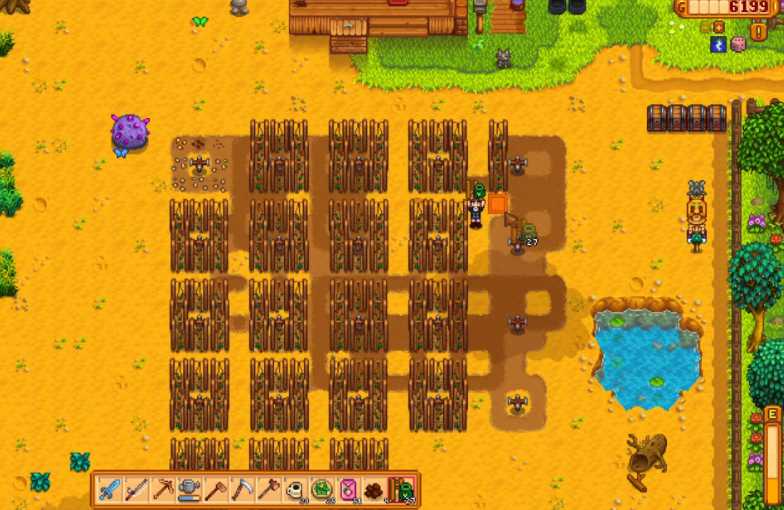
Task: Click the pink dice buff icon
Action: [739, 44]
